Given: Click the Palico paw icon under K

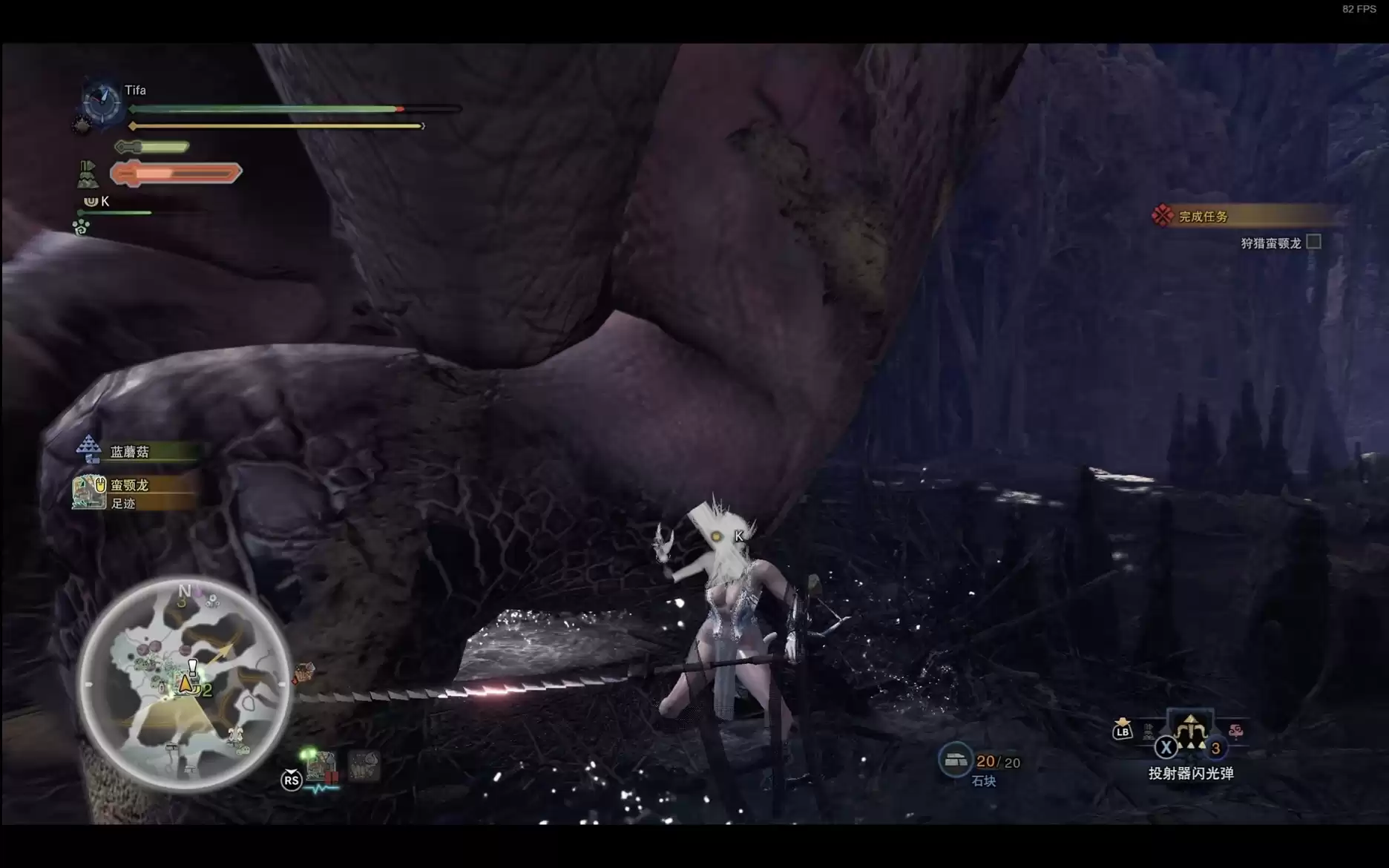Looking at the screenshot, I should coord(81,227).
